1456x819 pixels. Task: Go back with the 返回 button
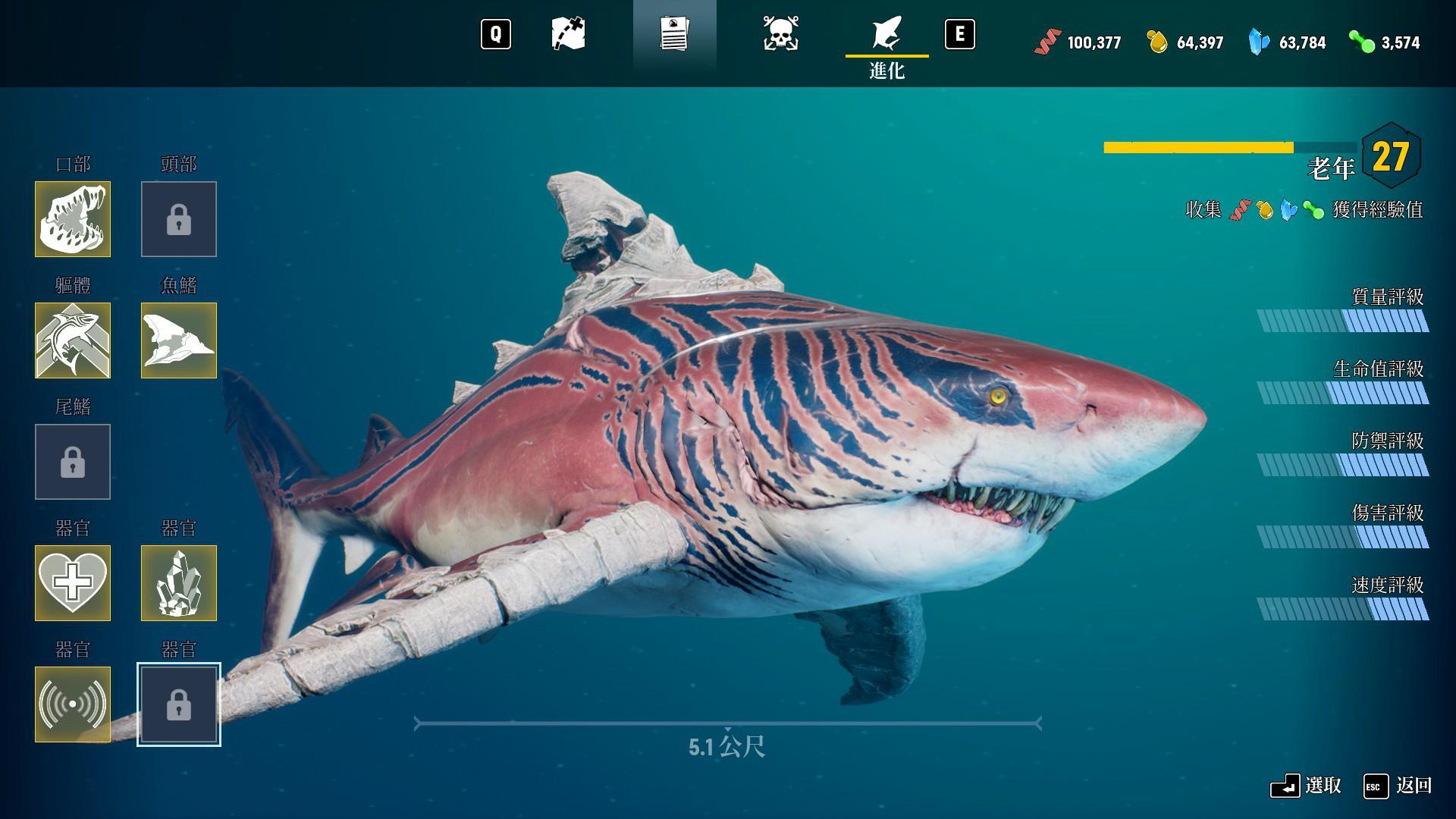click(1398, 786)
